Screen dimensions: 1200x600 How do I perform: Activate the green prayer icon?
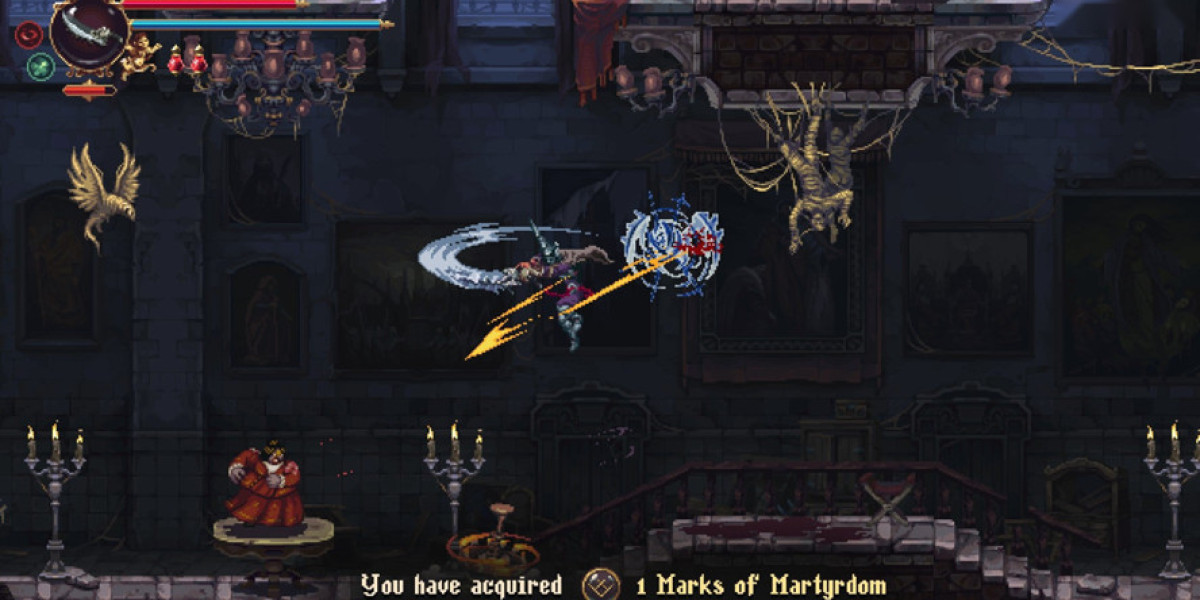click(x=40, y=67)
